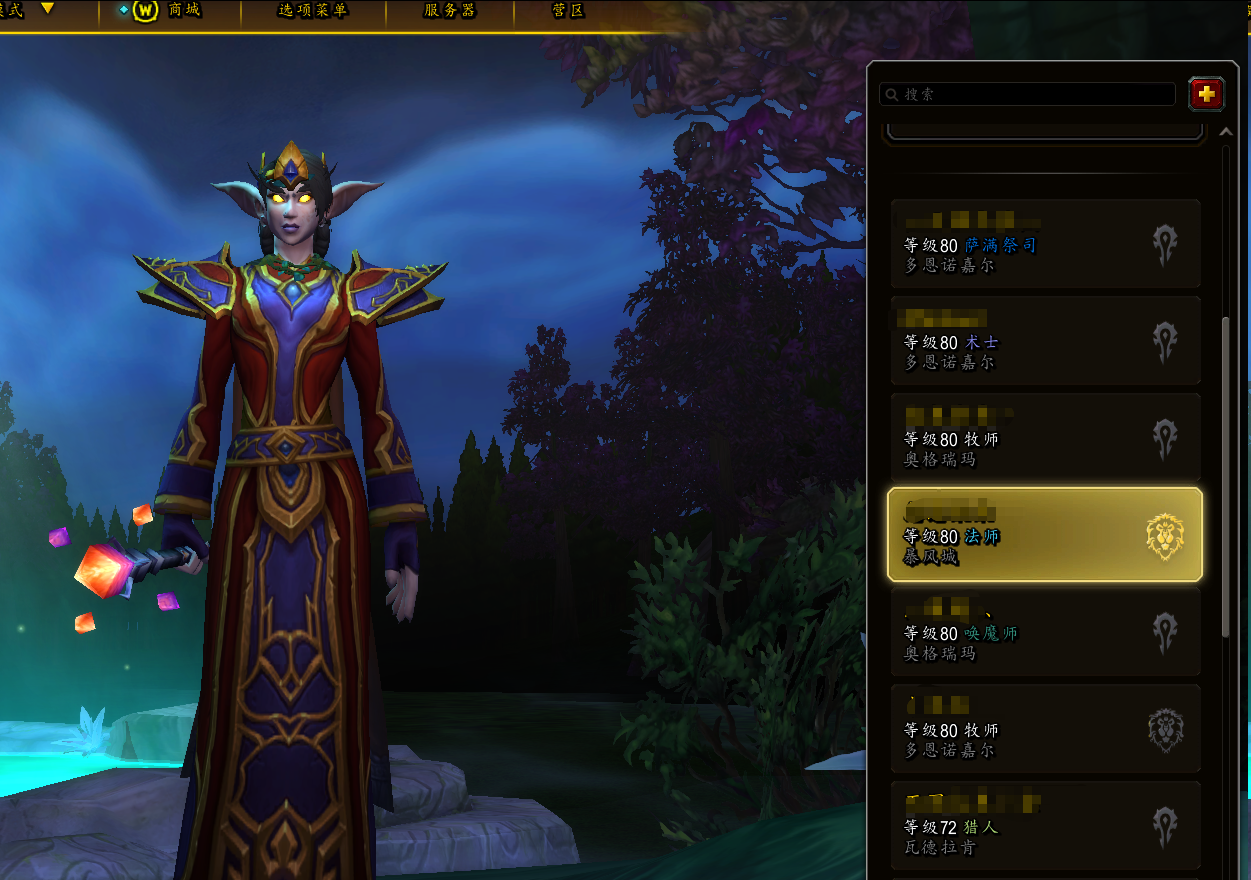Select the 牧师 located in 奥格瑞玛
This screenshot has height=880, width=1251.
click(1046, 438)
